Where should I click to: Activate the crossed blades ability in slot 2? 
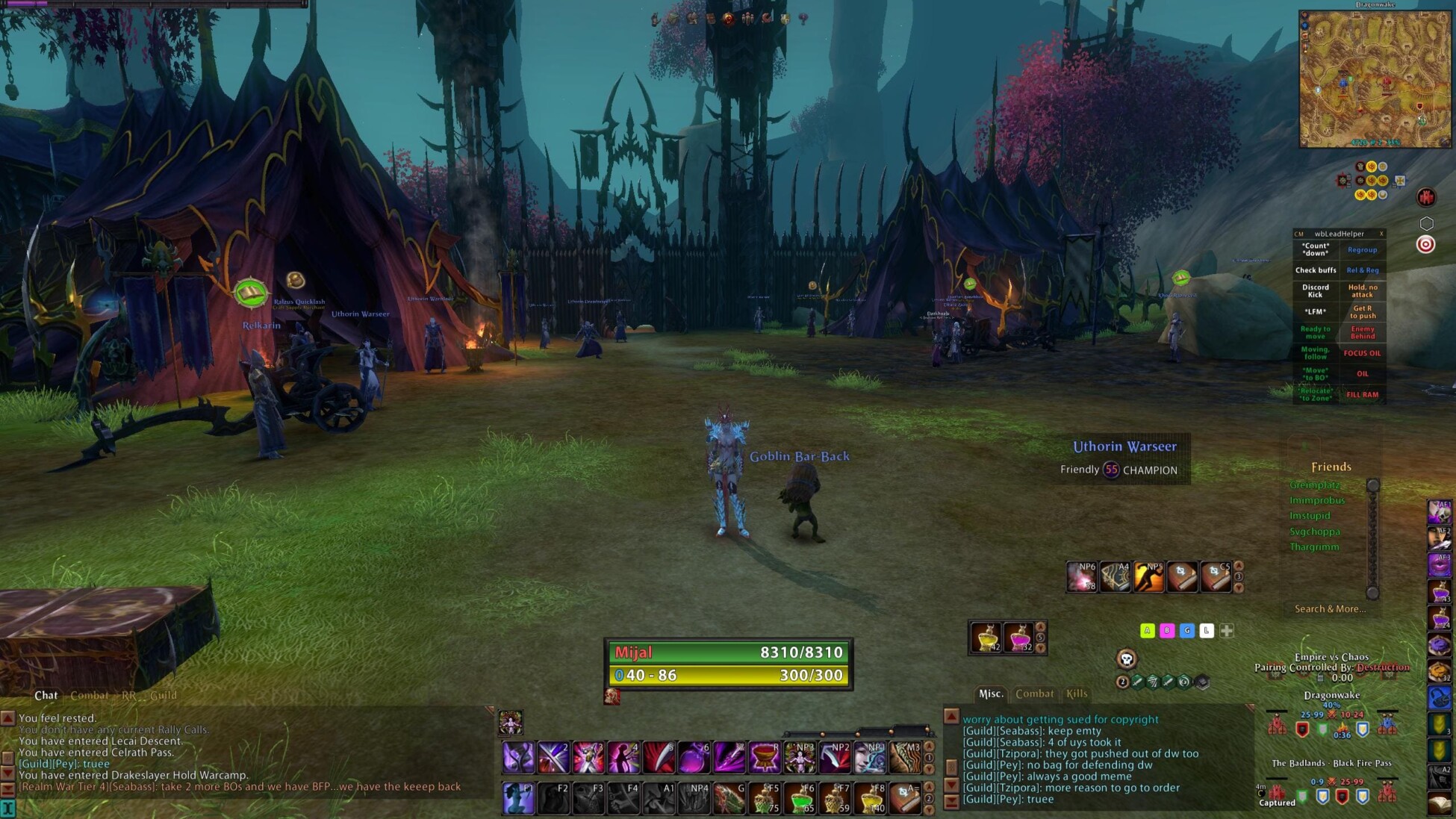point(553,758)
